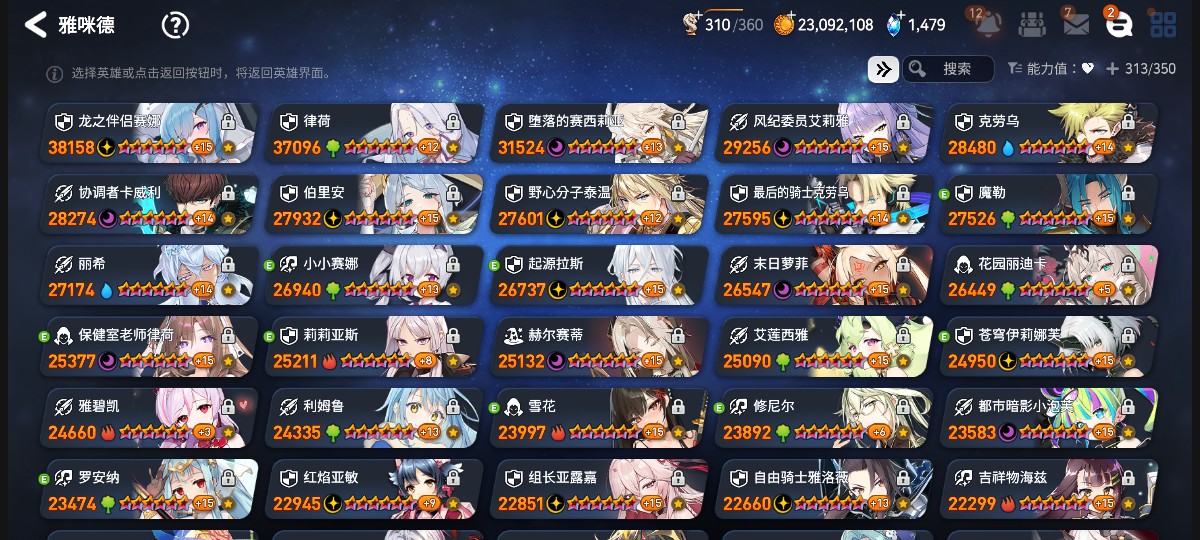This screenshot has width=1200, height=540.
Task: Select hero 律荷 with 37096 power
Action: 373,134
